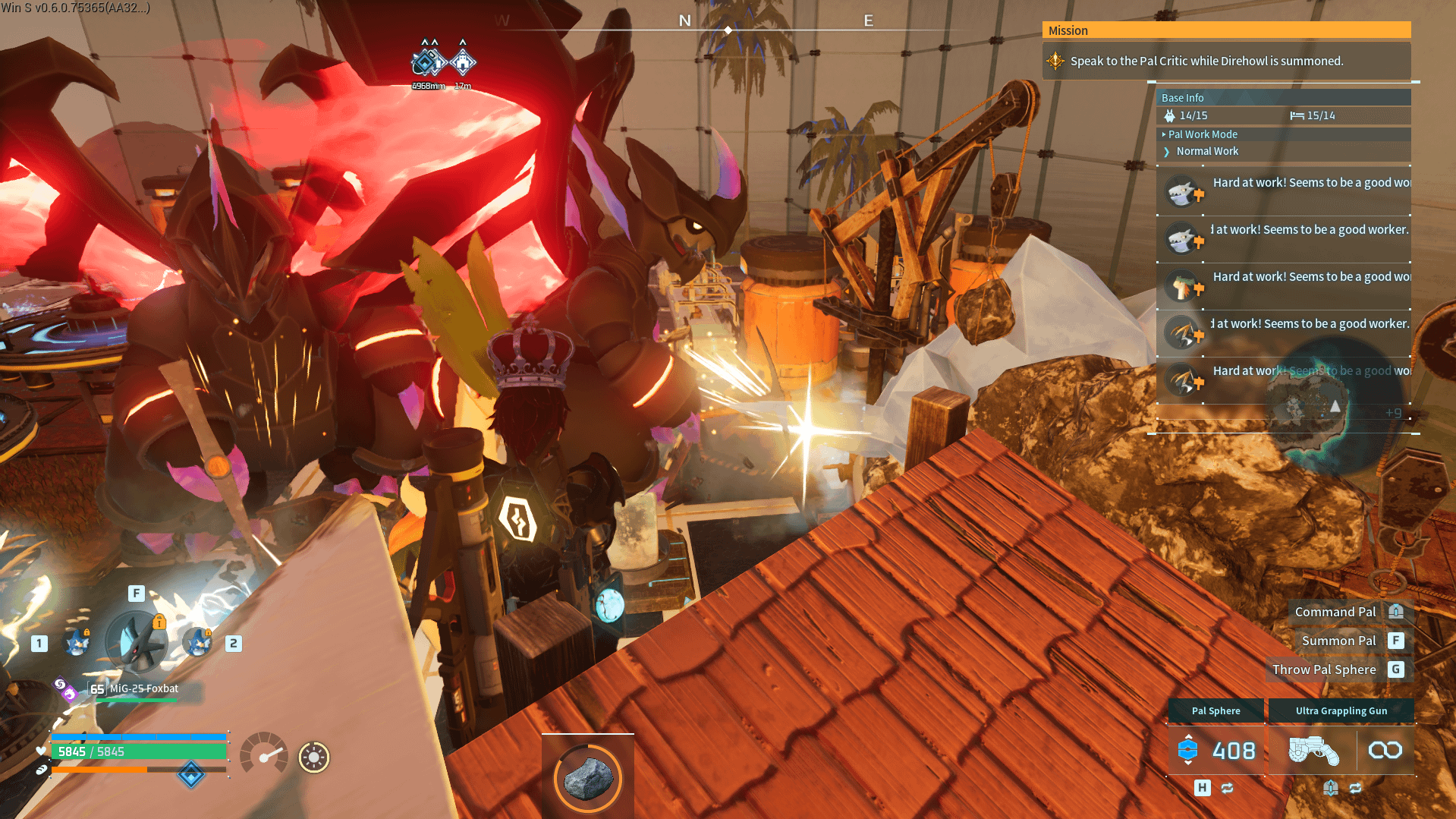Click the sun time-of-day indicator

(313, 757)
